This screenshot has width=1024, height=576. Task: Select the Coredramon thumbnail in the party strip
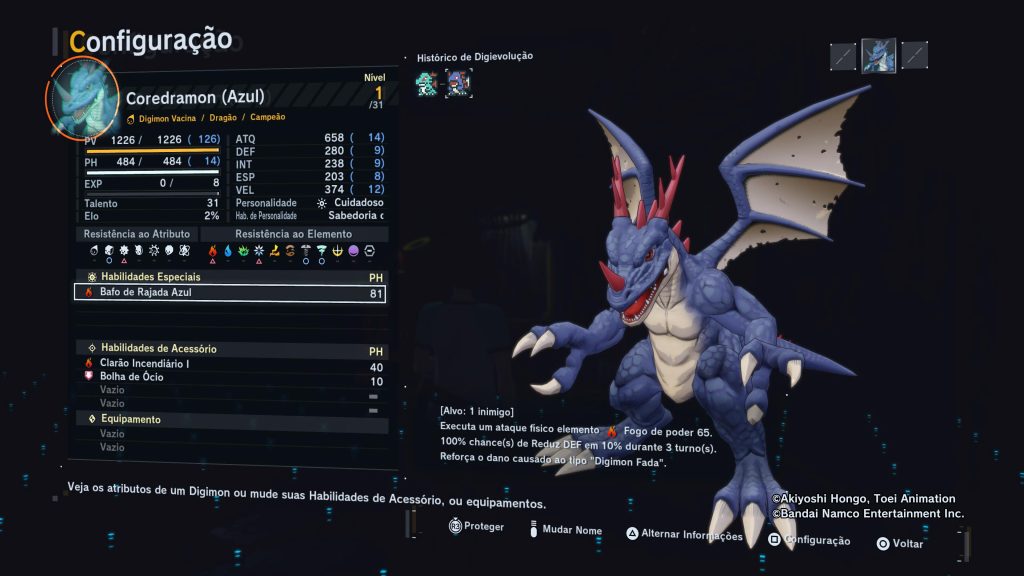tap(878, 55)
